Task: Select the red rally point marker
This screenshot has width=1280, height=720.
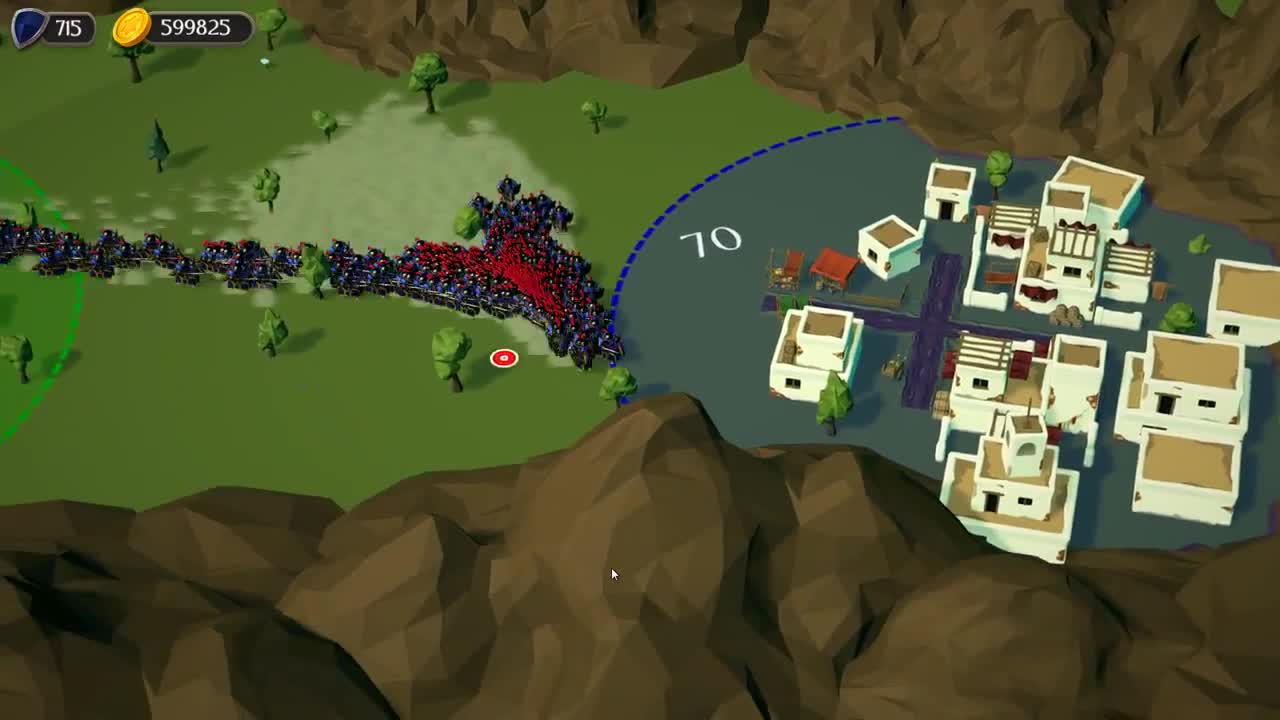Action: tap(503, 356)
